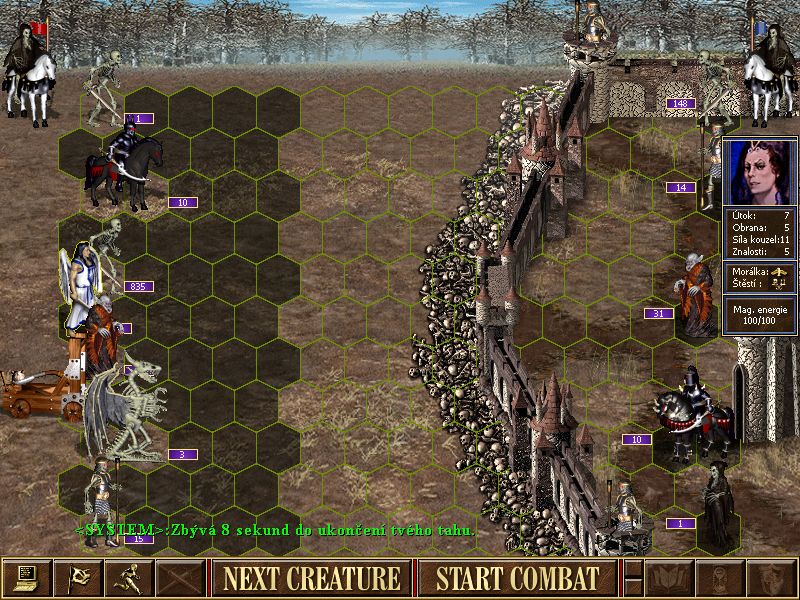Open combat options via the computer icon
This screenshot has width=800, height=600.
tap(25, 578)
